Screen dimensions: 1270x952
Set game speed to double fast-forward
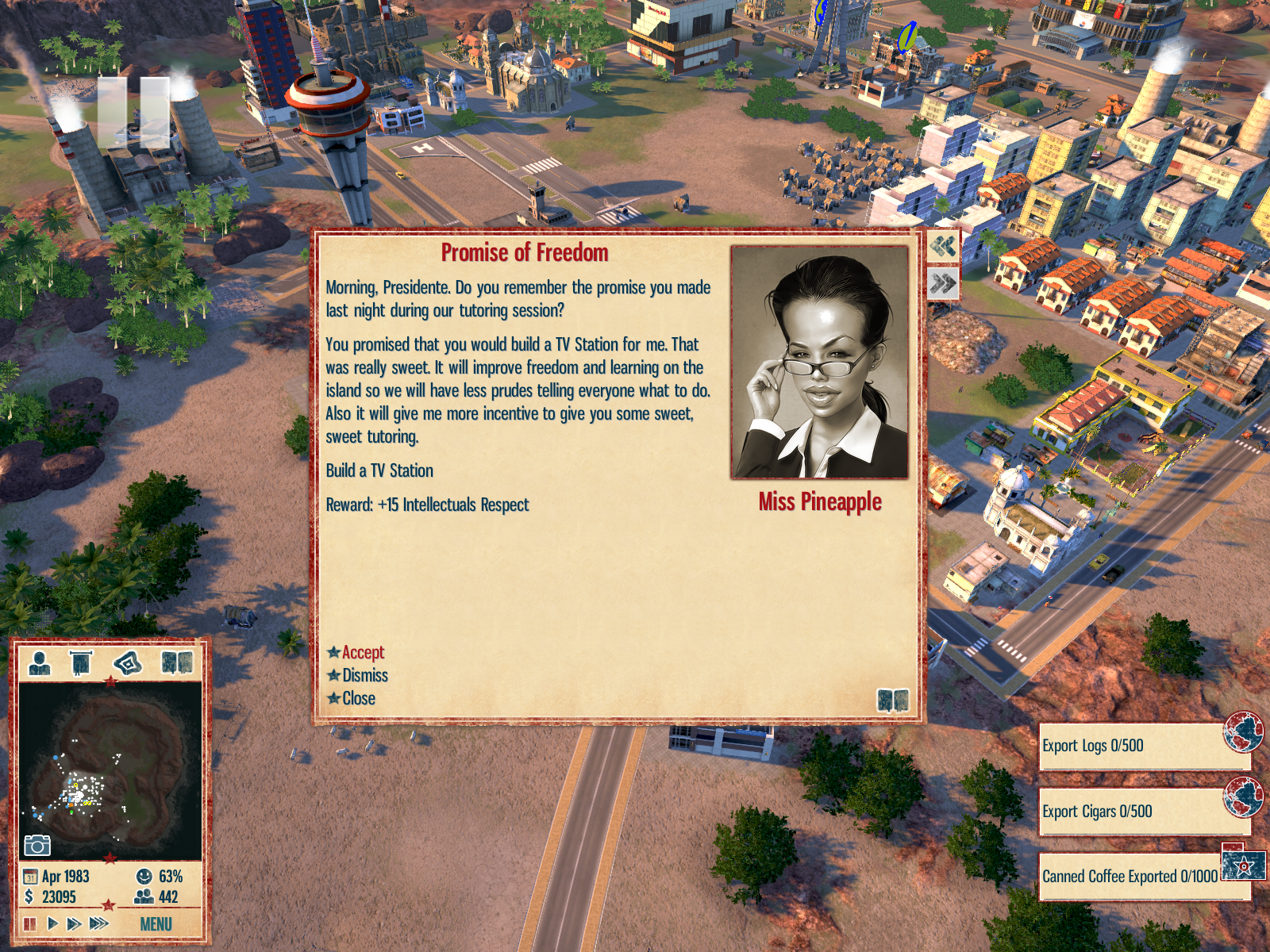pyautogui.click(x=75, y=923)
